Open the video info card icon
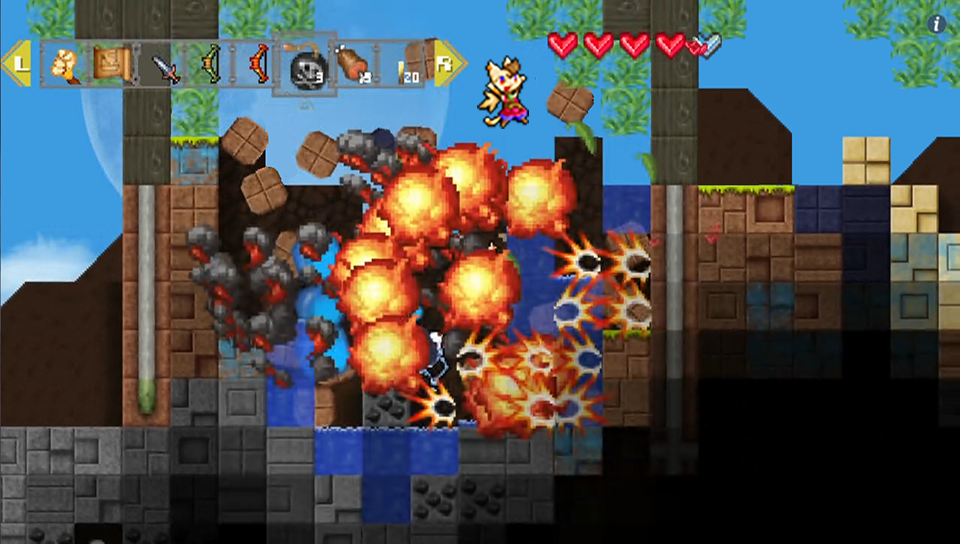 coord(937,25)
